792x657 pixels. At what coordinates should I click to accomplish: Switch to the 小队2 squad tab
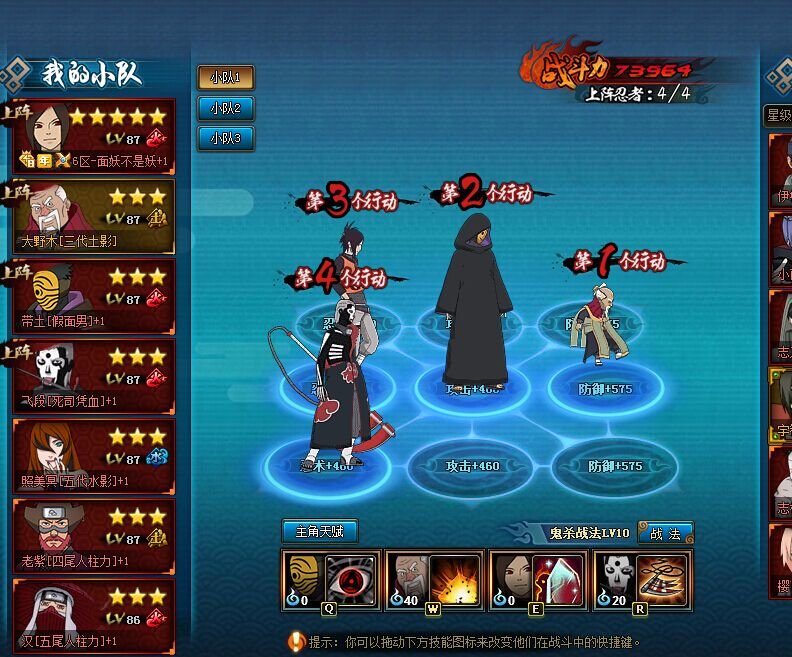226,108
